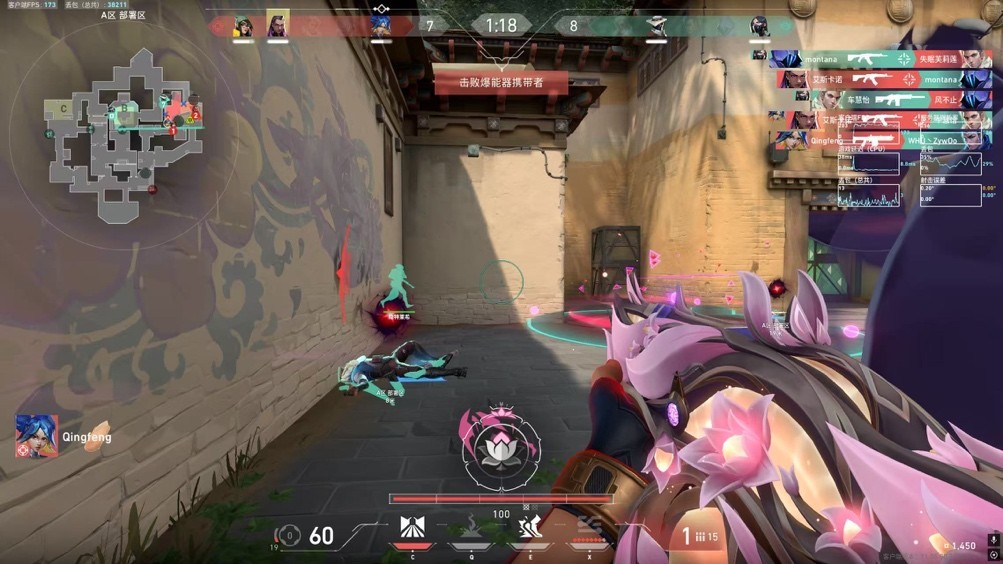Activate the Fast Lane wall ability icon
Image resolution: width=1003 pixels, height=564 pixels.
(411, 528)
